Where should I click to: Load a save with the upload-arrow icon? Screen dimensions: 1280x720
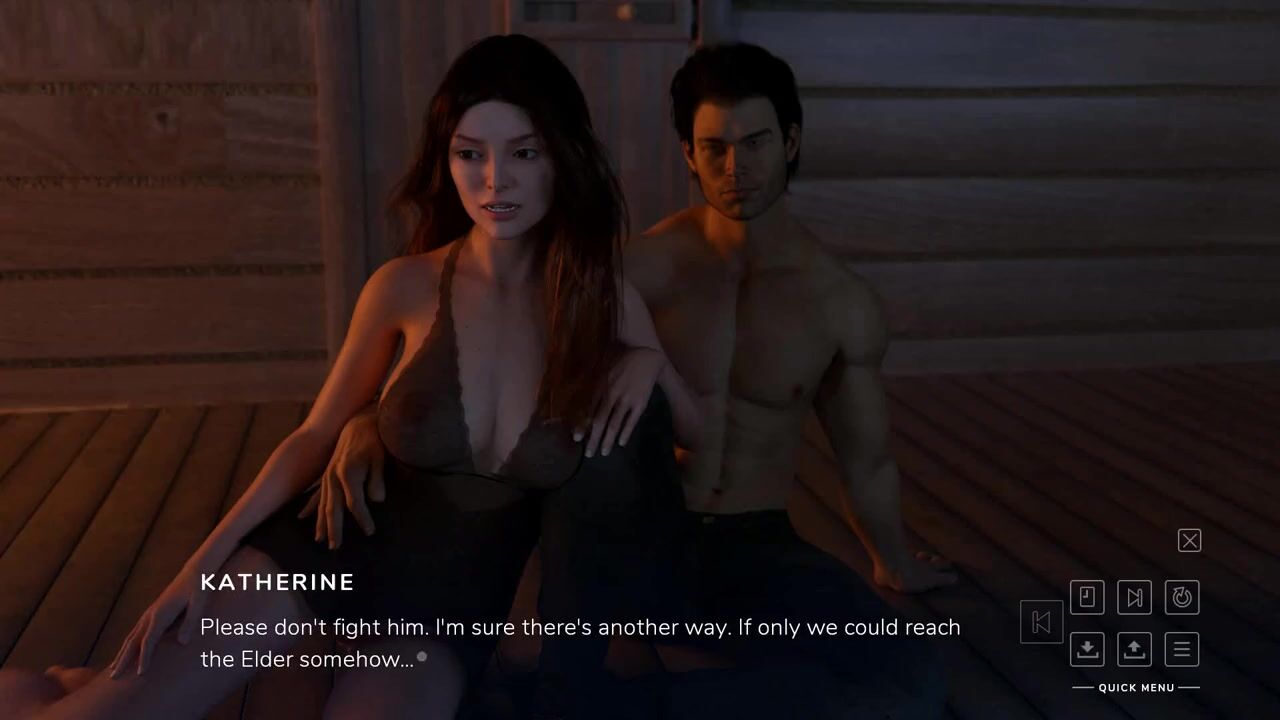tap(1134, 649)
